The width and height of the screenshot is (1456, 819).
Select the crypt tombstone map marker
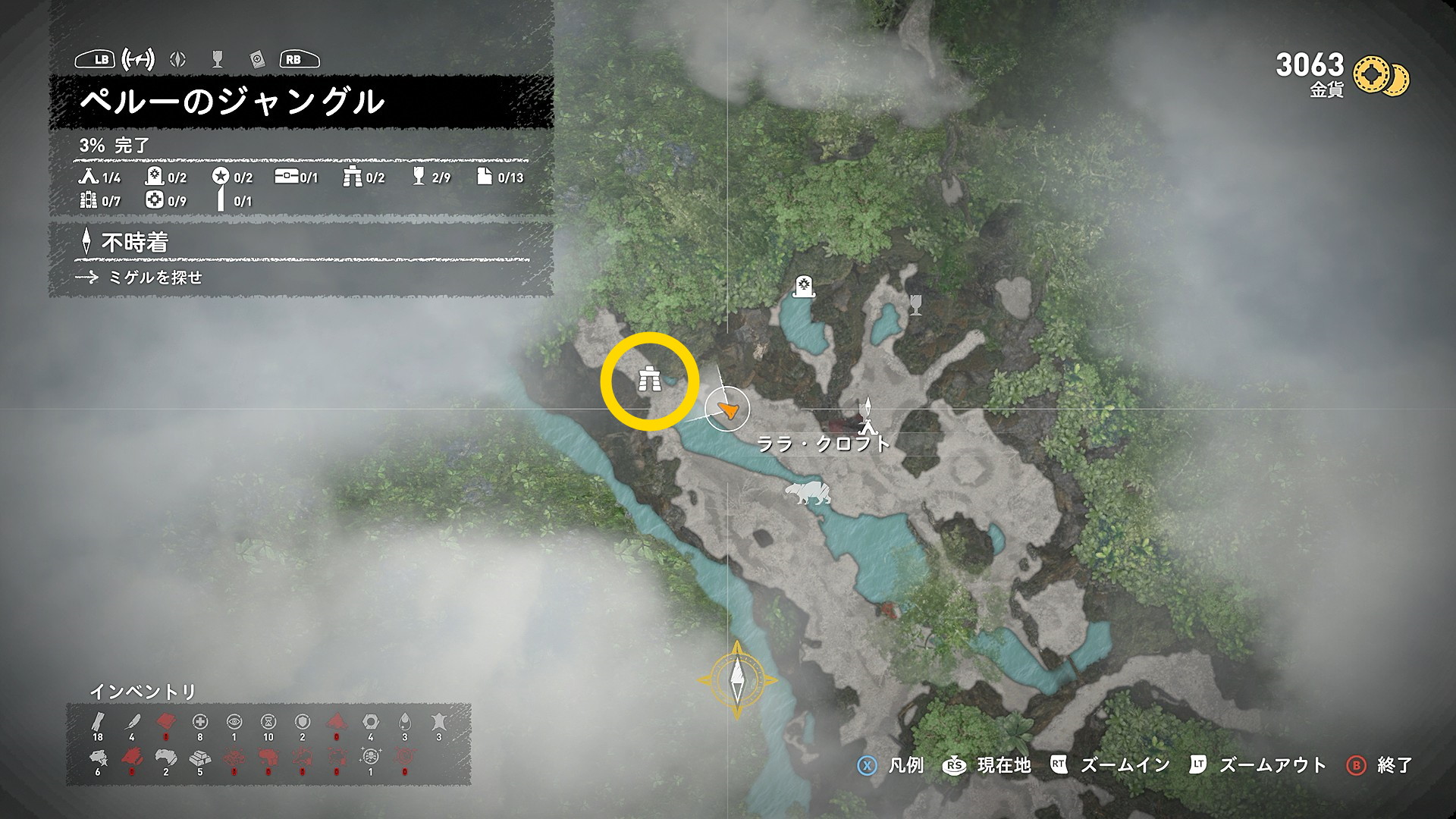(803, 287)
